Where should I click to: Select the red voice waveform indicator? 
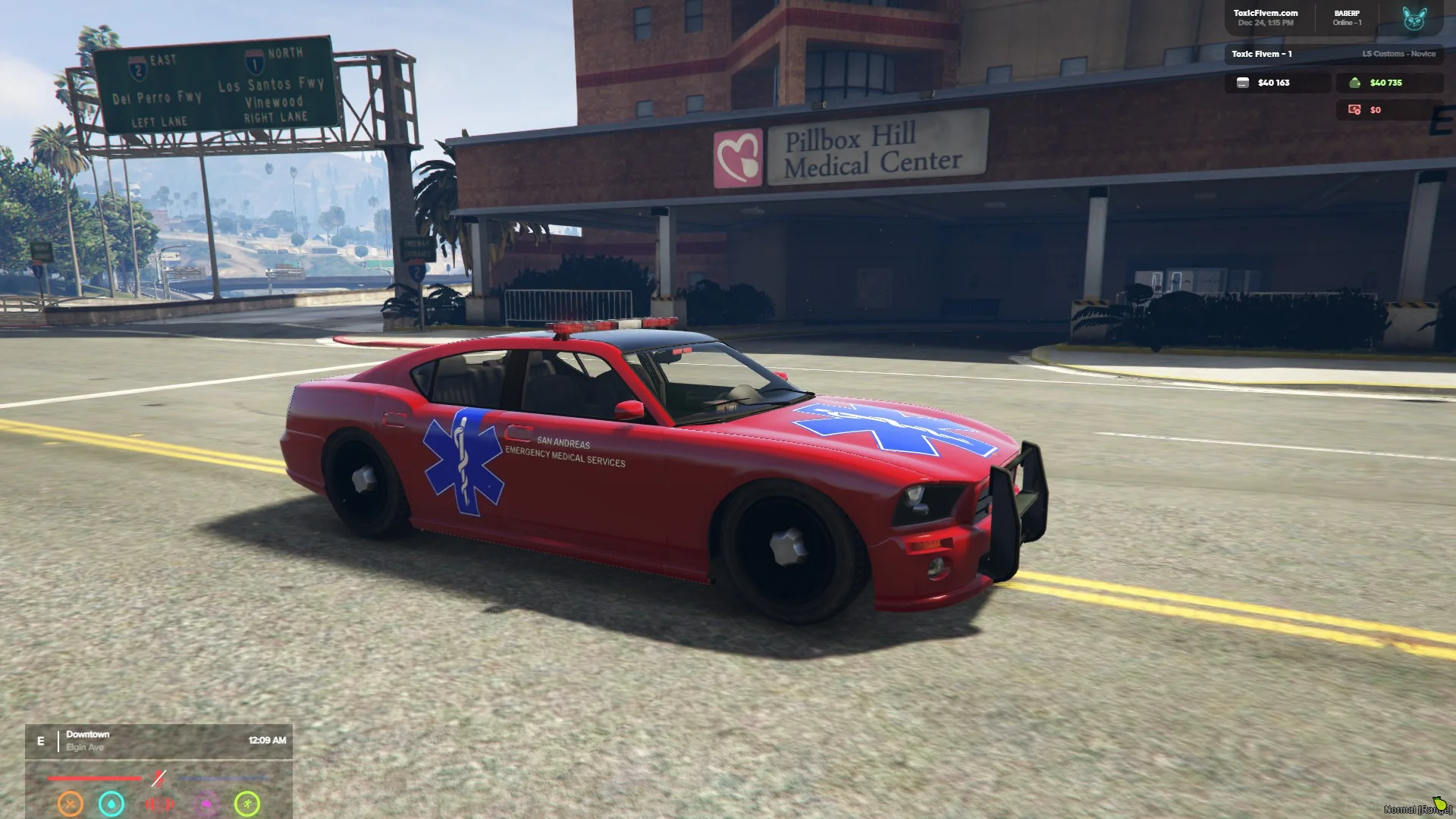[x=159, y=803]
